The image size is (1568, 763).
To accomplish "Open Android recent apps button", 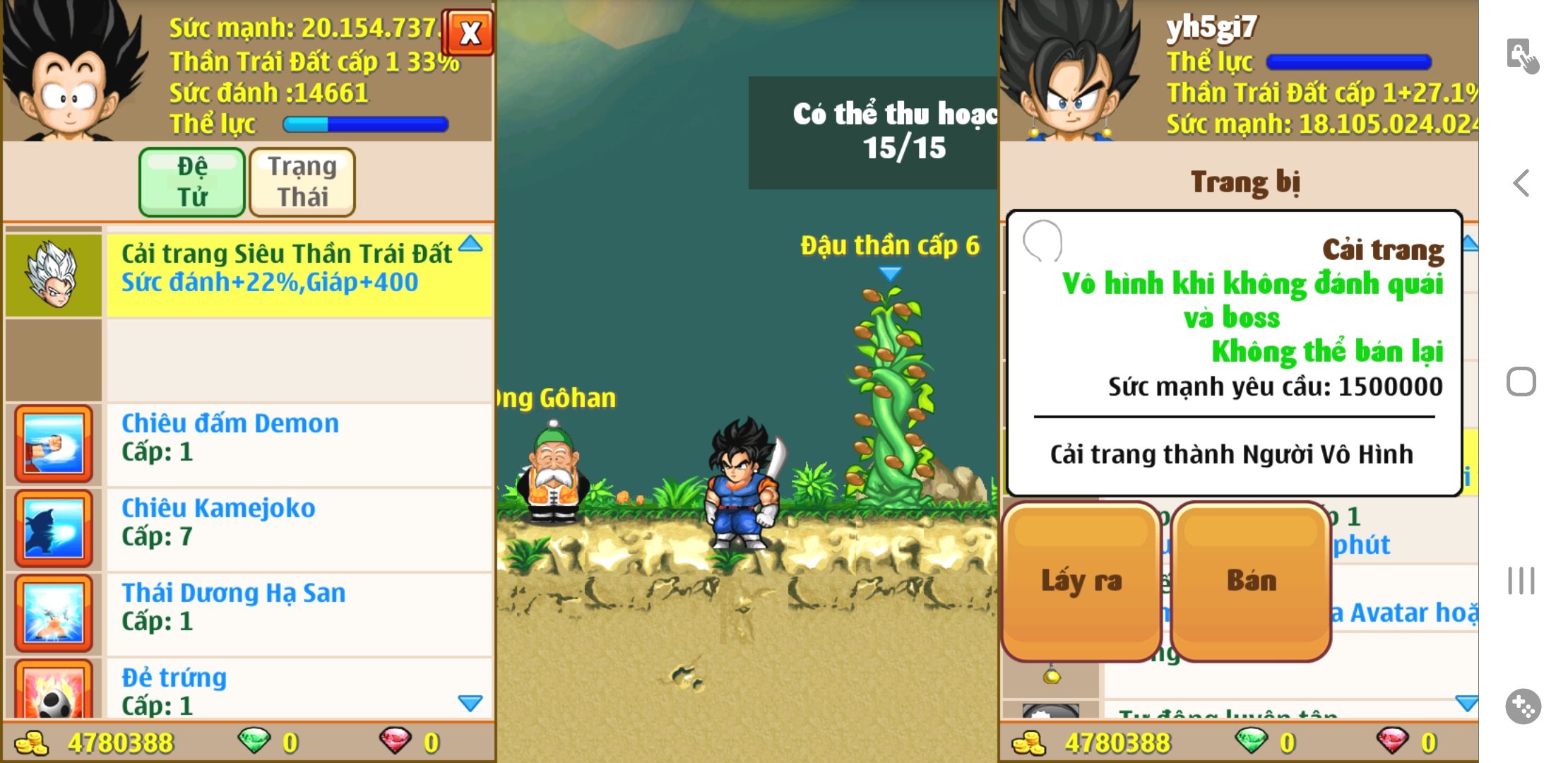I will point(1521,581).
